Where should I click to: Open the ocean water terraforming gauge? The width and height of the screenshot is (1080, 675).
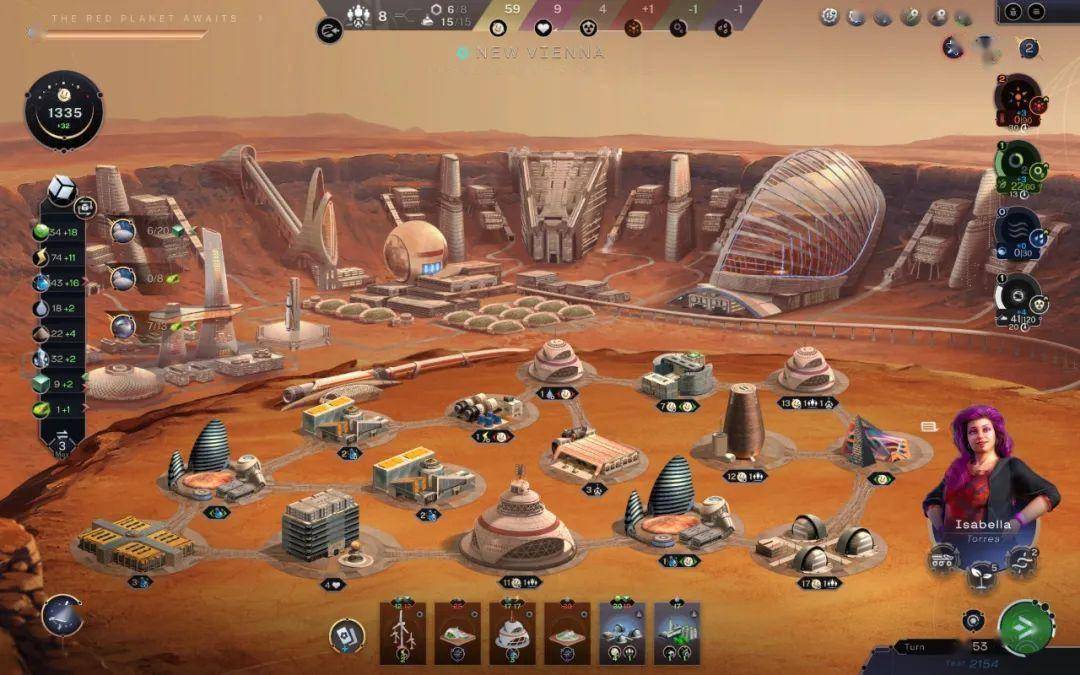pos(1018,232)
